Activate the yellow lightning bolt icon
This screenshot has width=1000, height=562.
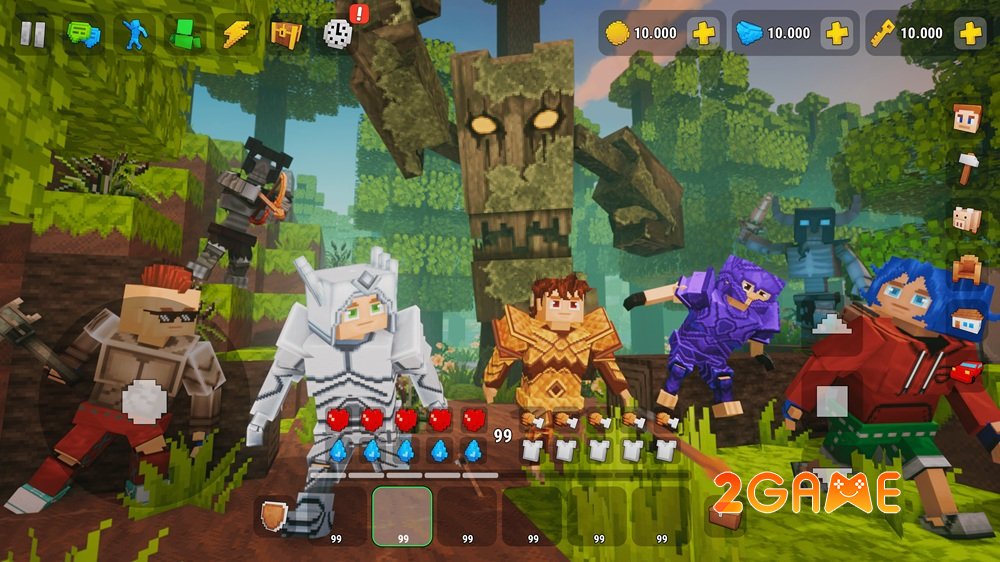point(236,34)
